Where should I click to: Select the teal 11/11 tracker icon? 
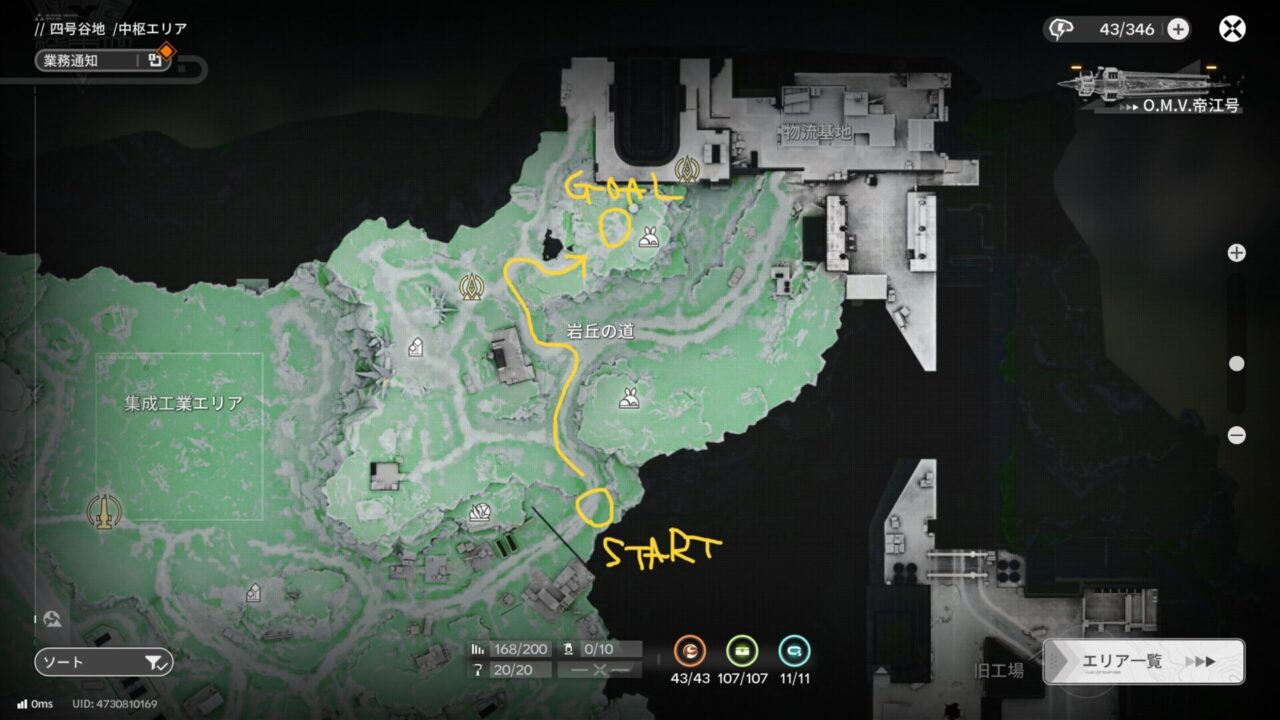794,652
